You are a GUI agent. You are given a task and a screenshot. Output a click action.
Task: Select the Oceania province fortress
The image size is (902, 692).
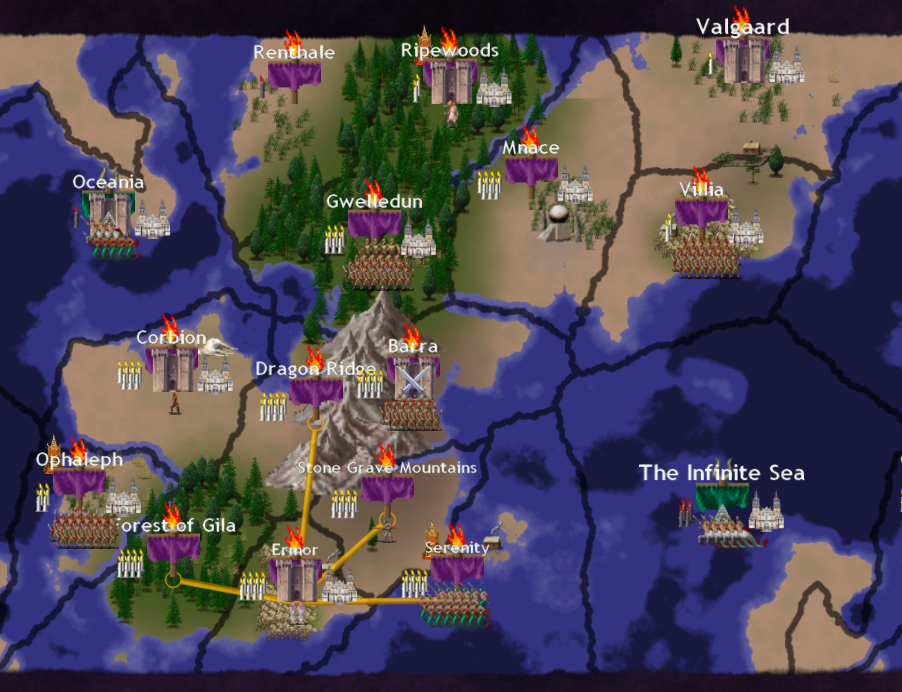(108, 212)
